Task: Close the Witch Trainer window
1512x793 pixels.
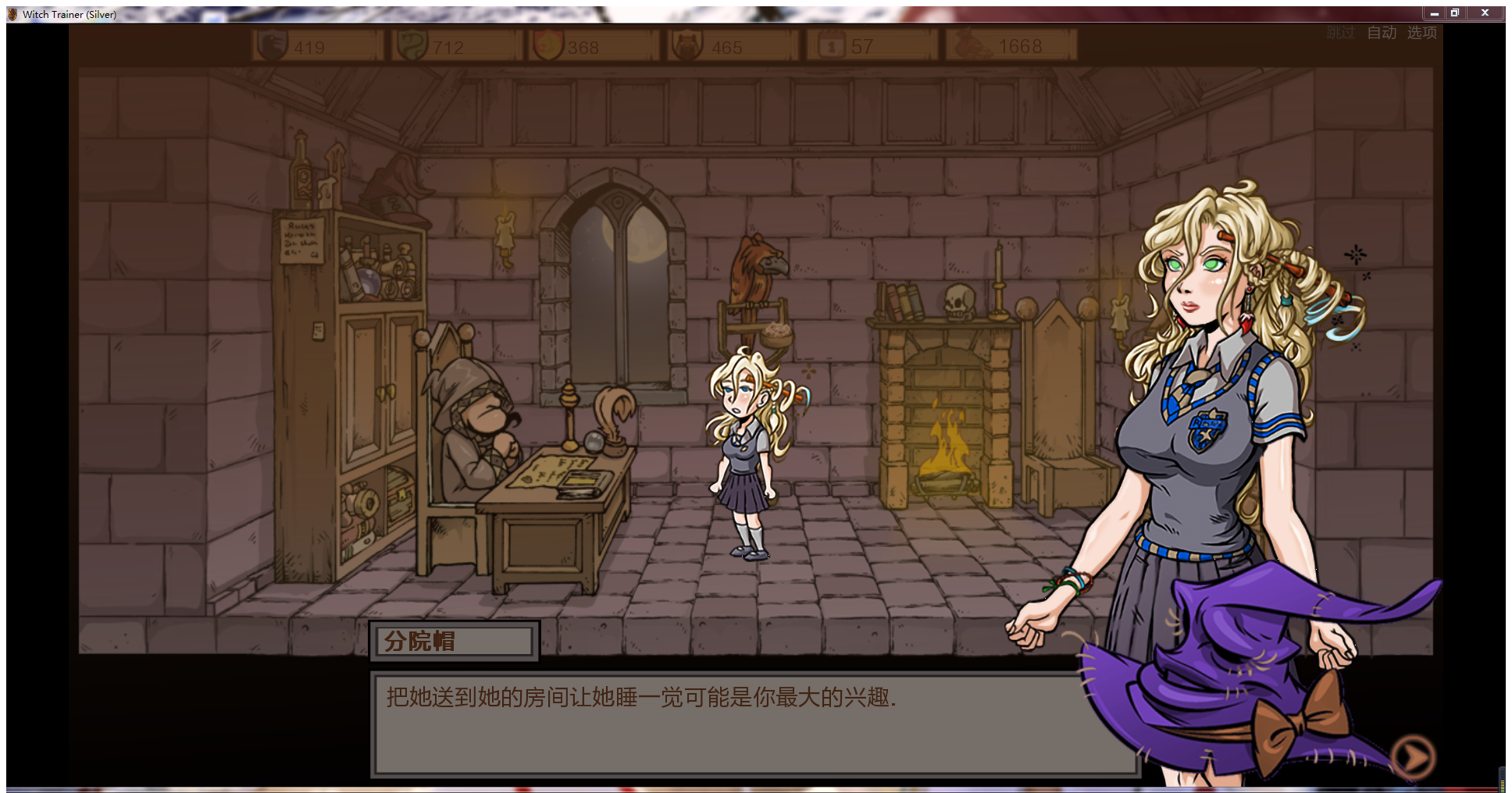Action: (1485, 13)
